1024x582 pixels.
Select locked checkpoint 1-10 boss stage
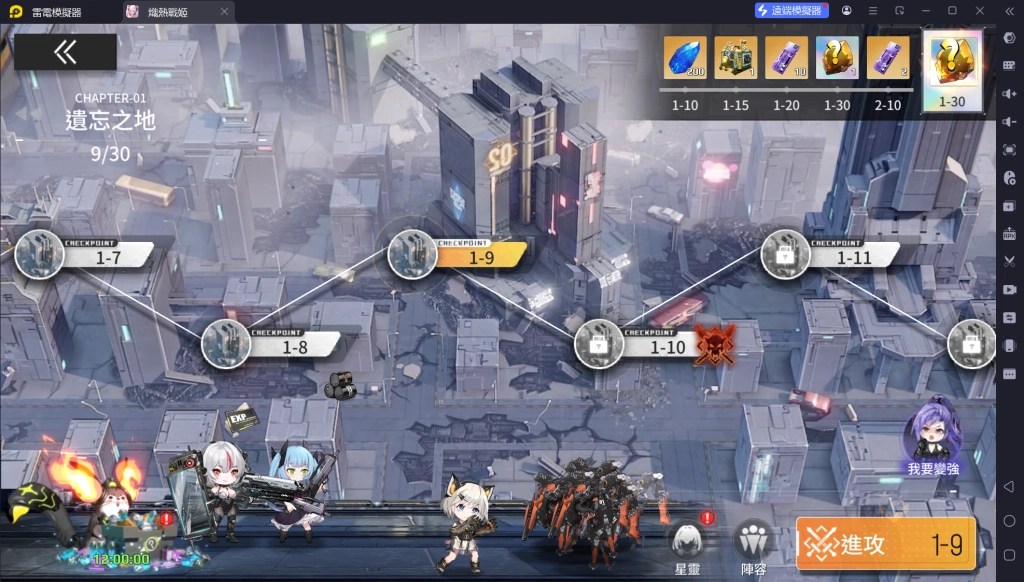[x=600, y=345]
